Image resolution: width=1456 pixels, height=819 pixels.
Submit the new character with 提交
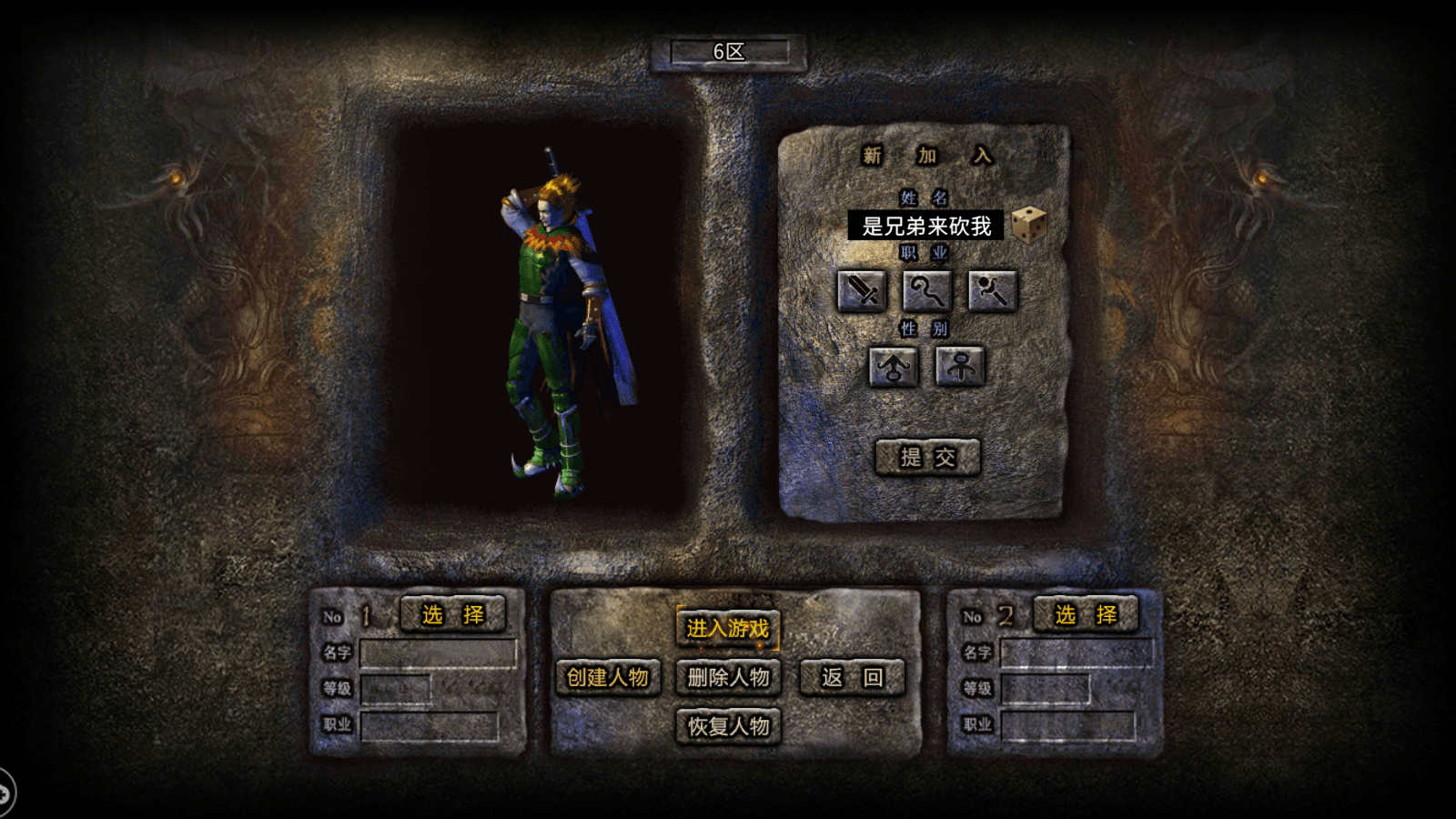(x=927, y=457)
